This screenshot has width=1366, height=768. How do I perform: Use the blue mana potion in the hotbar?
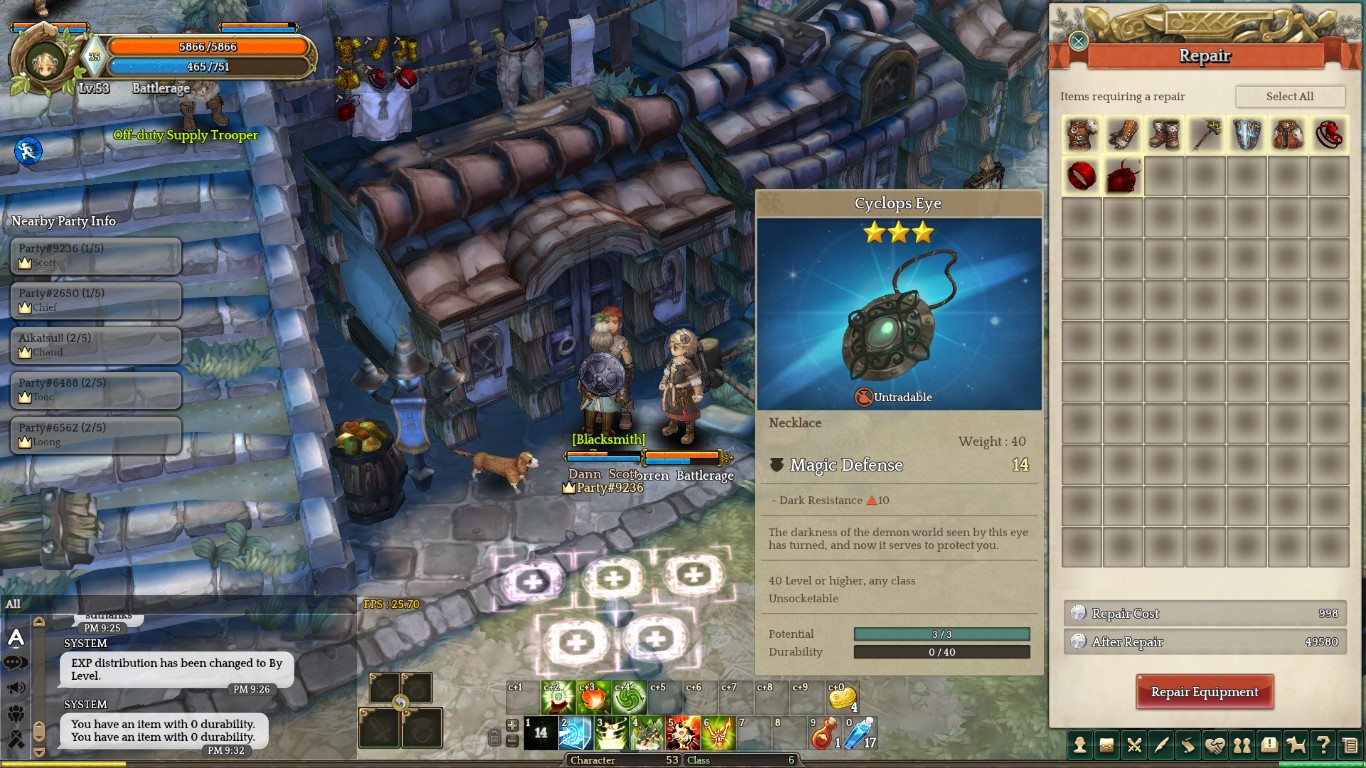click(859, 734)
